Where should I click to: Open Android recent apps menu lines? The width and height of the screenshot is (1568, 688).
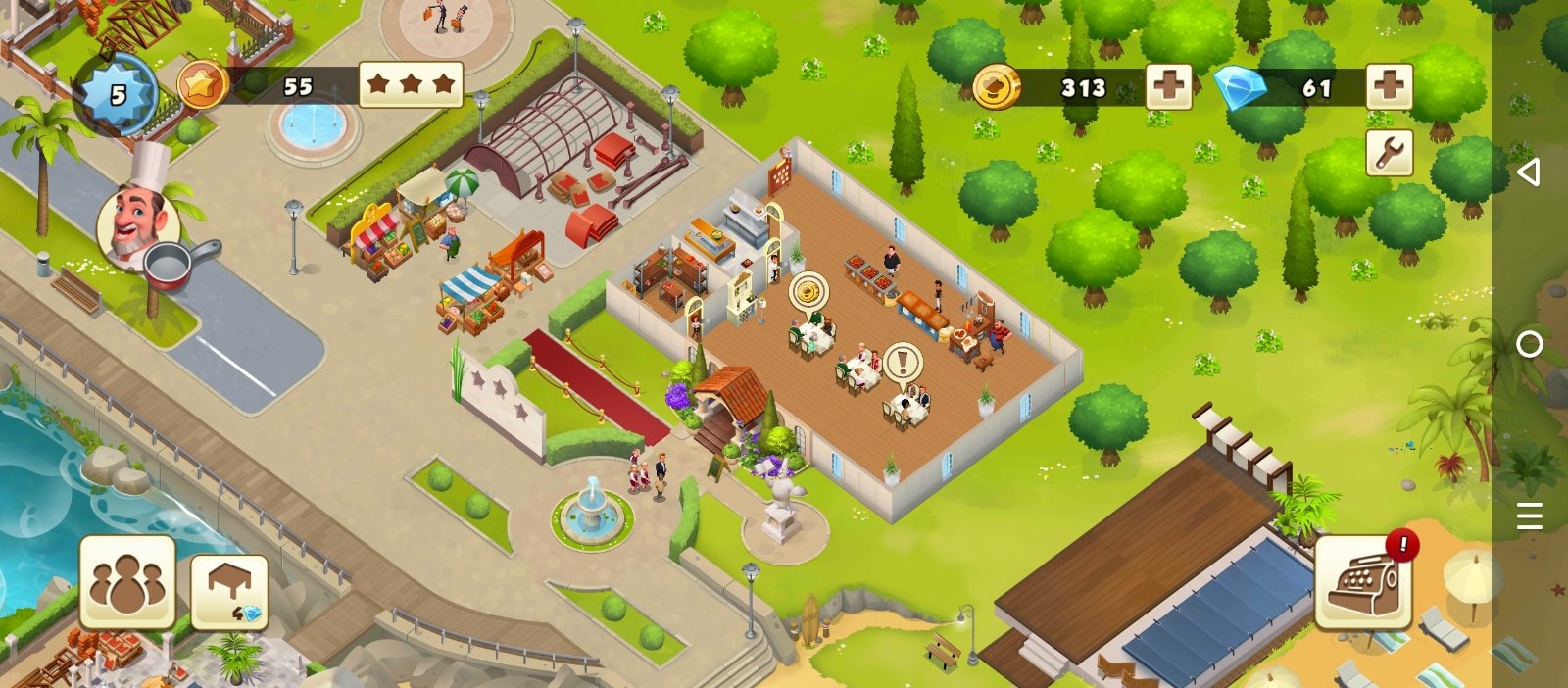(x=1529, y=516)
